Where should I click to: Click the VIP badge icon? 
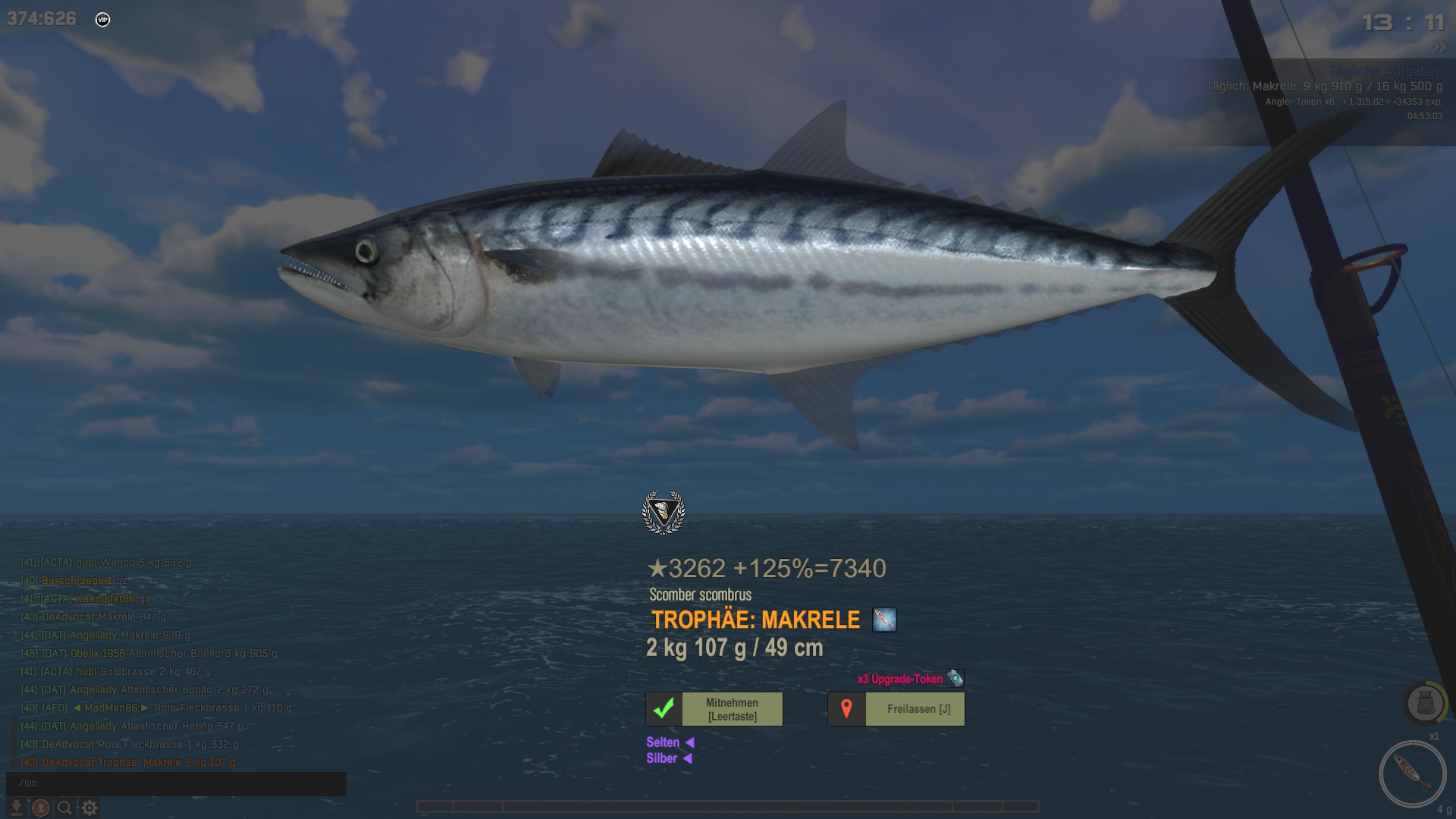(103, 20)
